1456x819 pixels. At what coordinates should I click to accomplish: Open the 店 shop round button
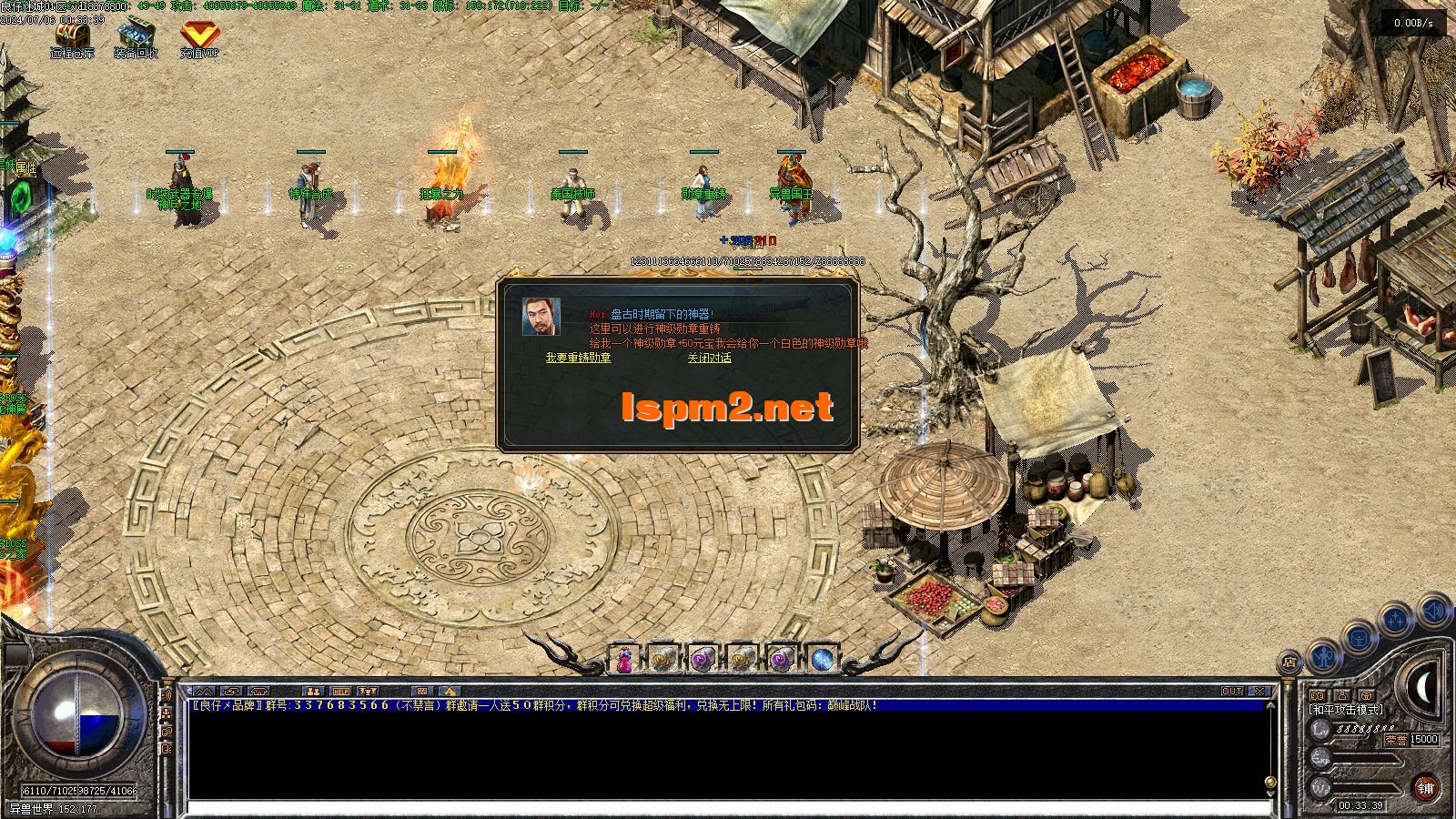(x=1289, y=662)
